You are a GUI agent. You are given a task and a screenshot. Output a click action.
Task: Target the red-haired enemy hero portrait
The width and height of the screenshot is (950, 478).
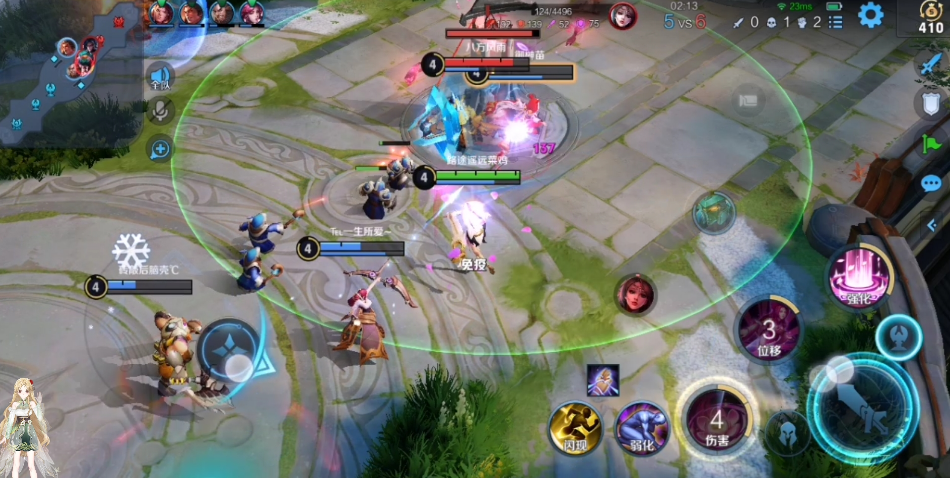pyautogui.click(x=635, y=294)
